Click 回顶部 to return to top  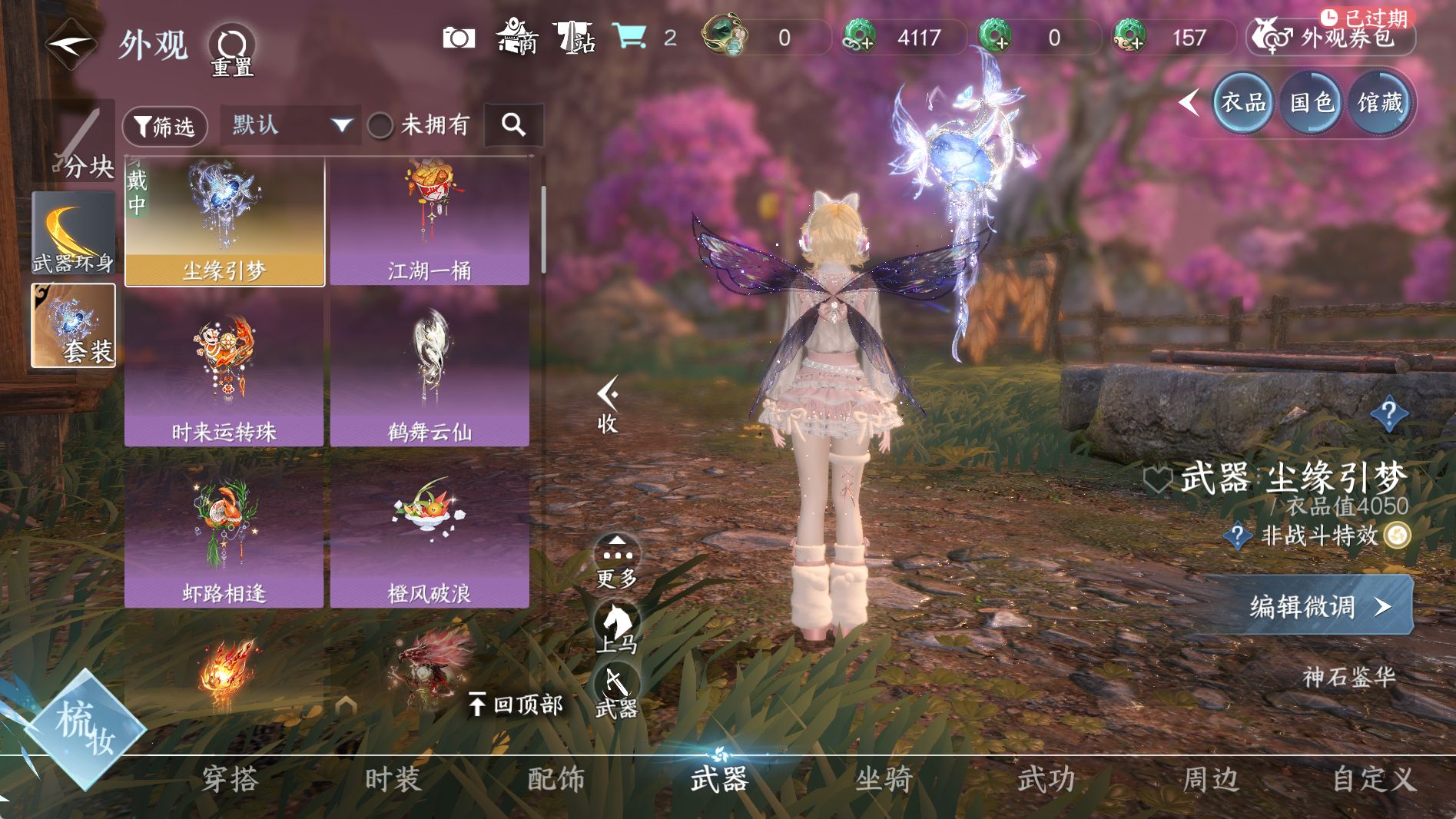(x=516, y=704)
